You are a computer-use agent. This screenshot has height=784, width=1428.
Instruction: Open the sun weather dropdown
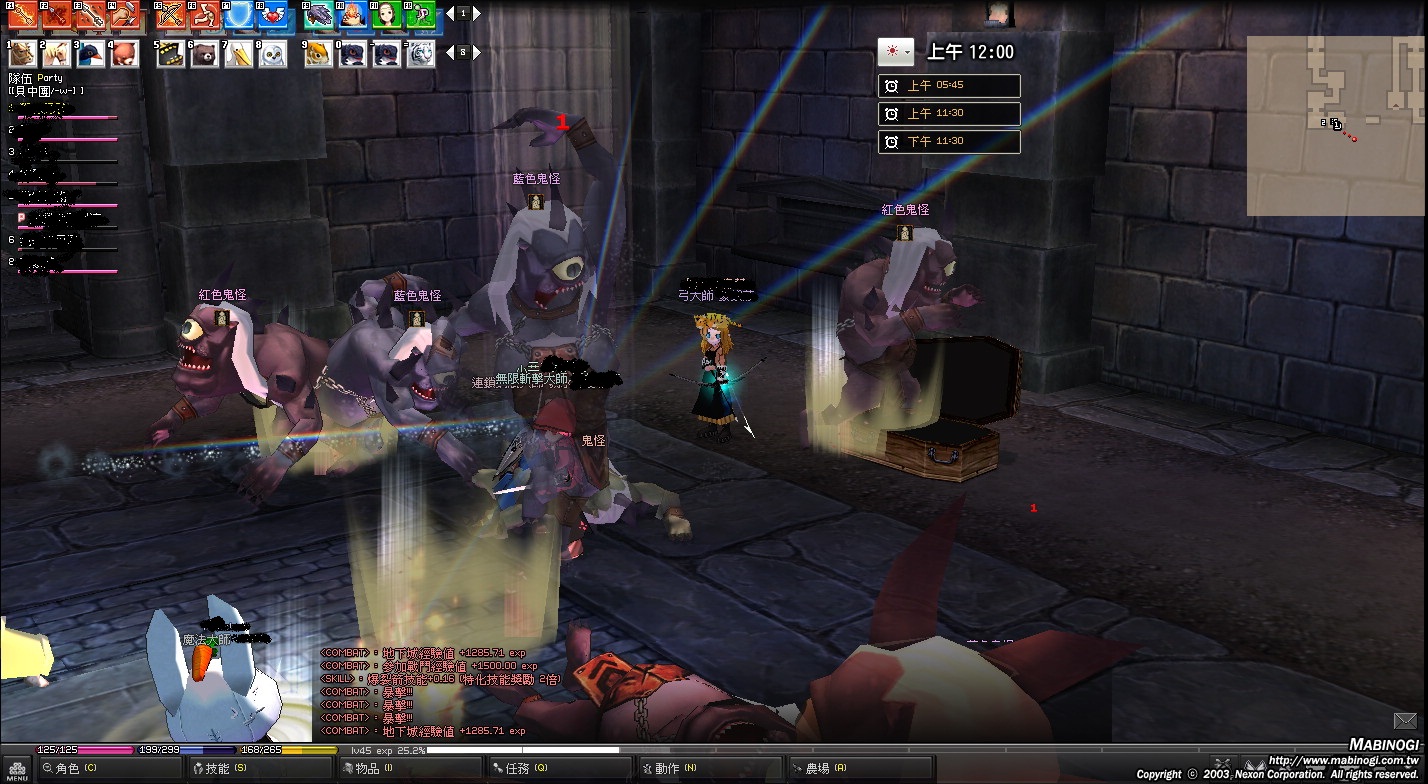(895, 51)
